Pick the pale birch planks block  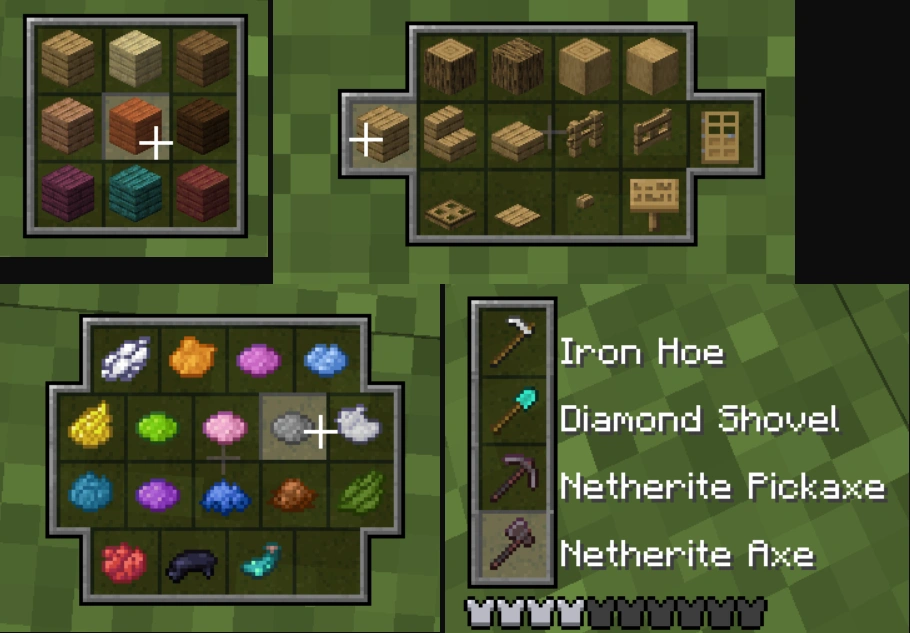(x=136, y=58)
